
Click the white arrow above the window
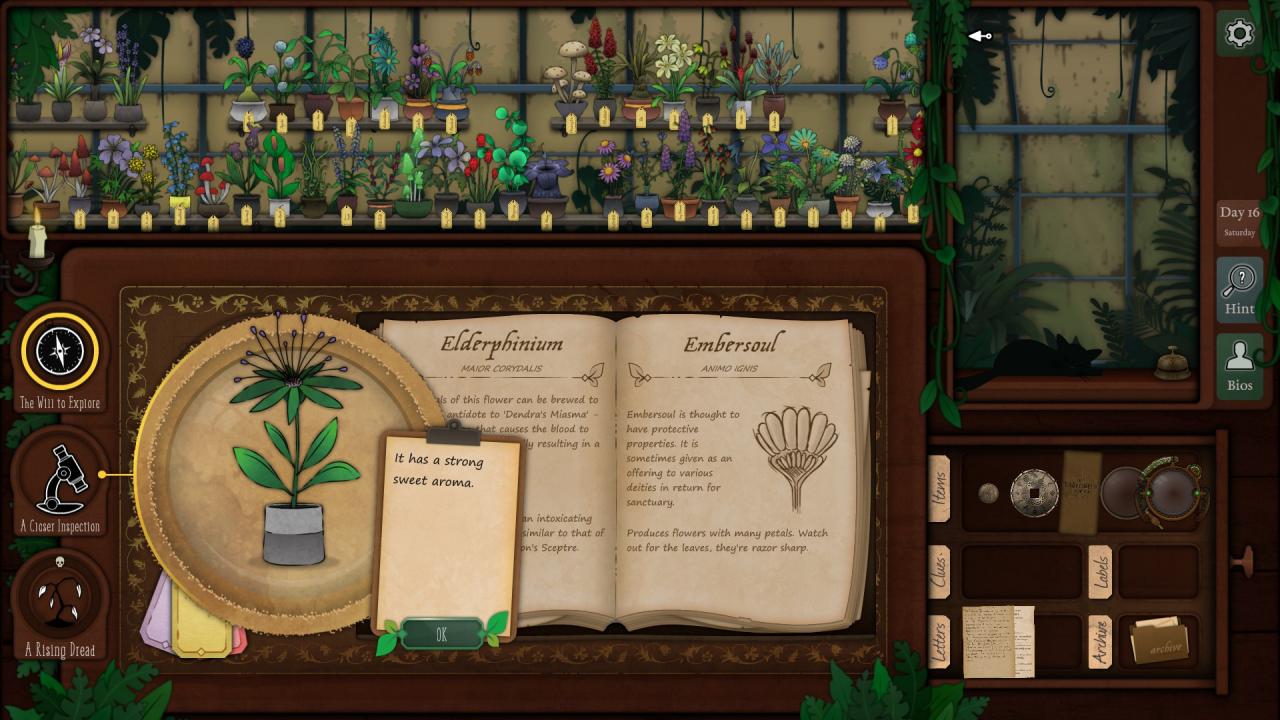979,37
